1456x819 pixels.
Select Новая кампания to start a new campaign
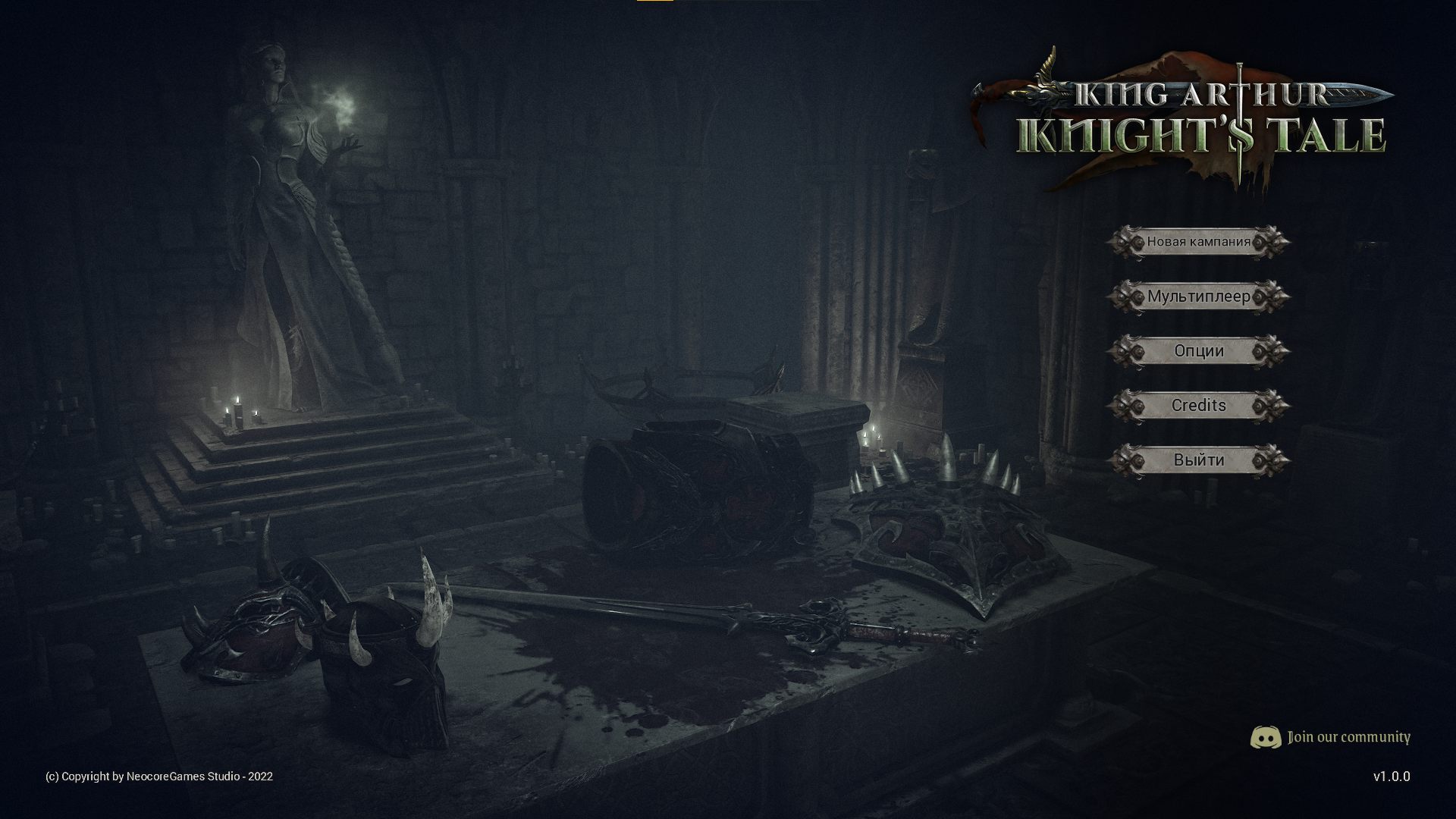1198,243
